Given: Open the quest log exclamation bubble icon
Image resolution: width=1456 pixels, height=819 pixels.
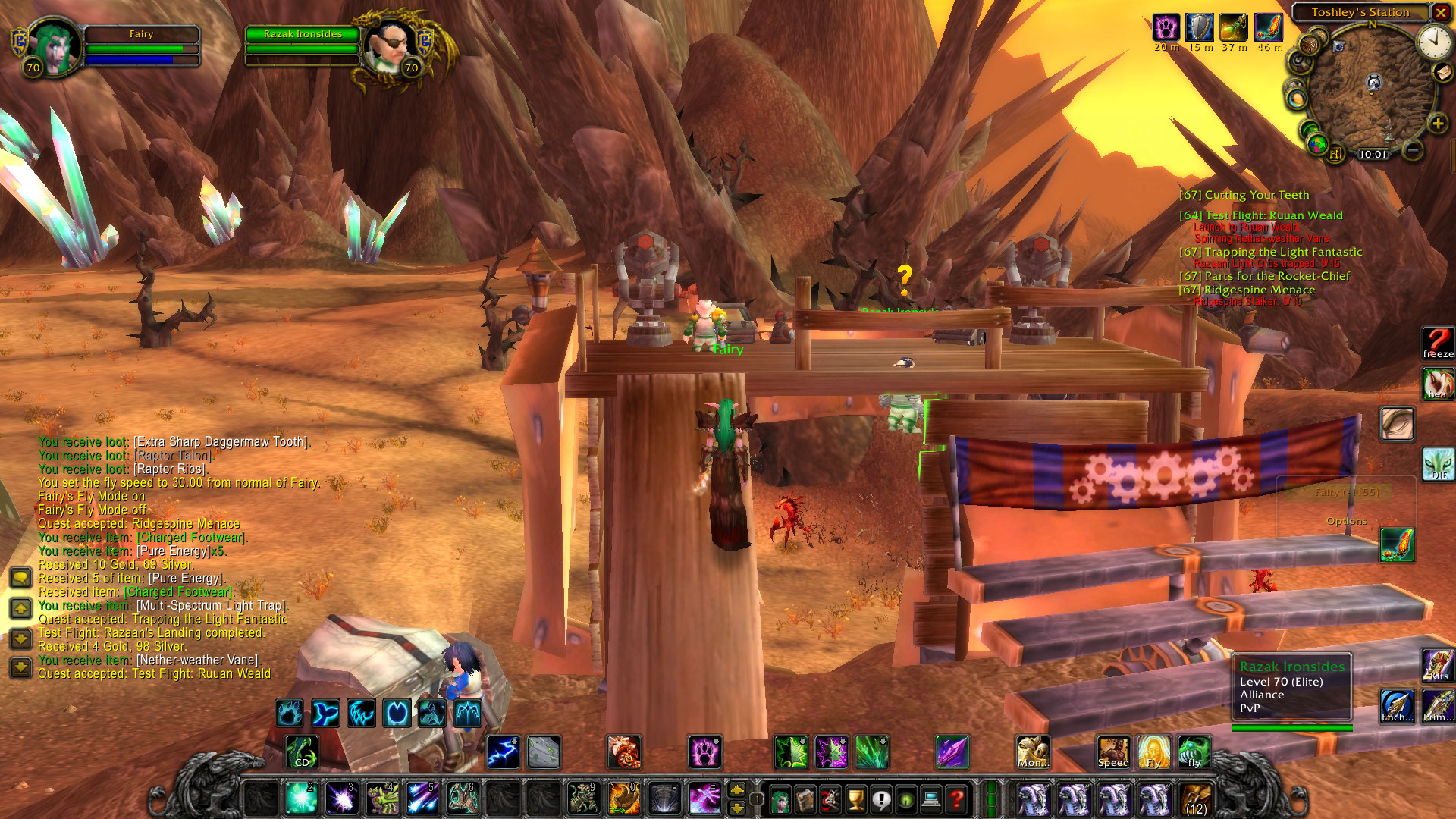Looking at the screenshot, I should 880,799.
